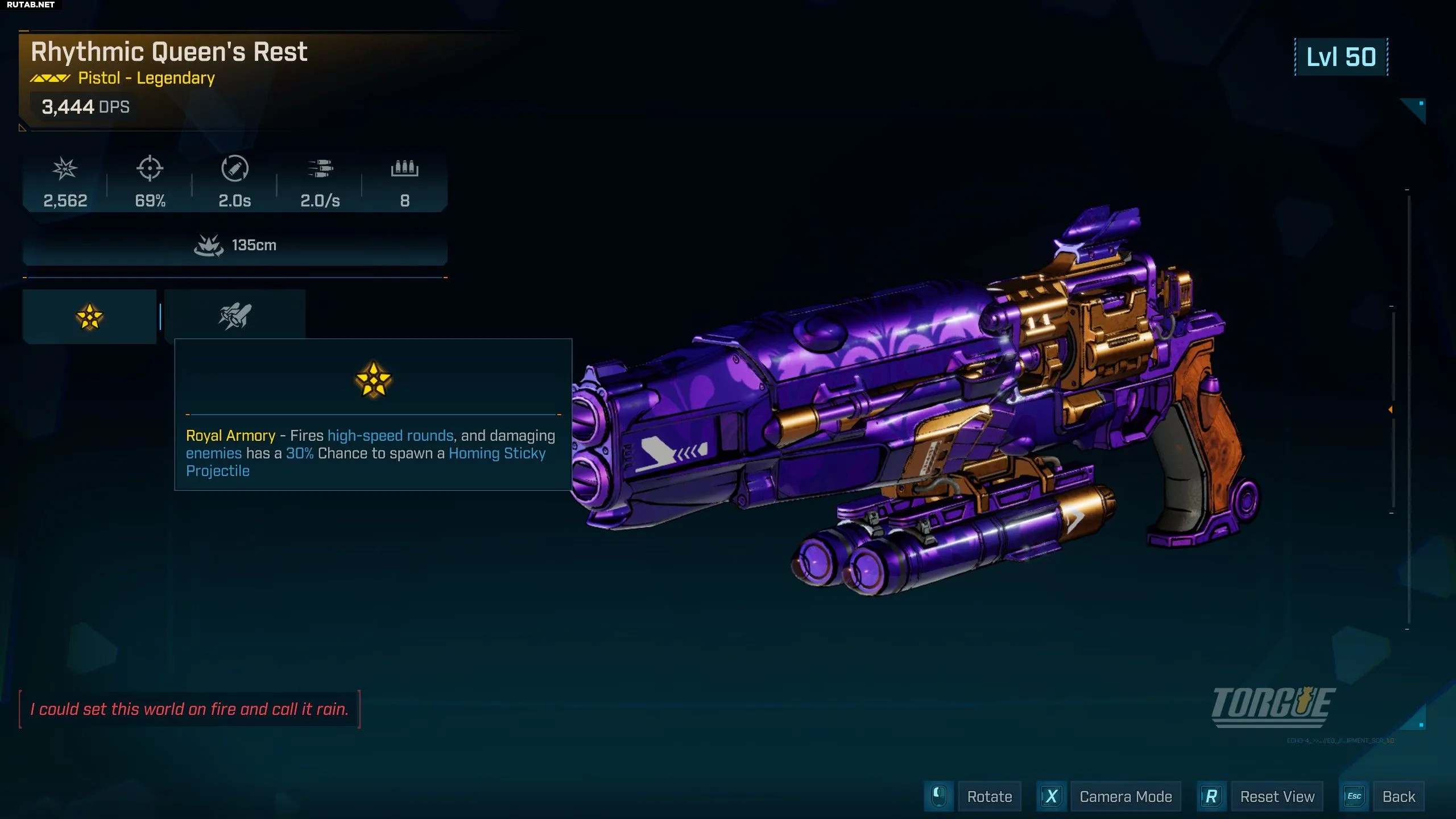Image resolution: width=1456 pixels, height=819 pixels.
Task: Activate Camera Mode
Action: [1125, 796]
